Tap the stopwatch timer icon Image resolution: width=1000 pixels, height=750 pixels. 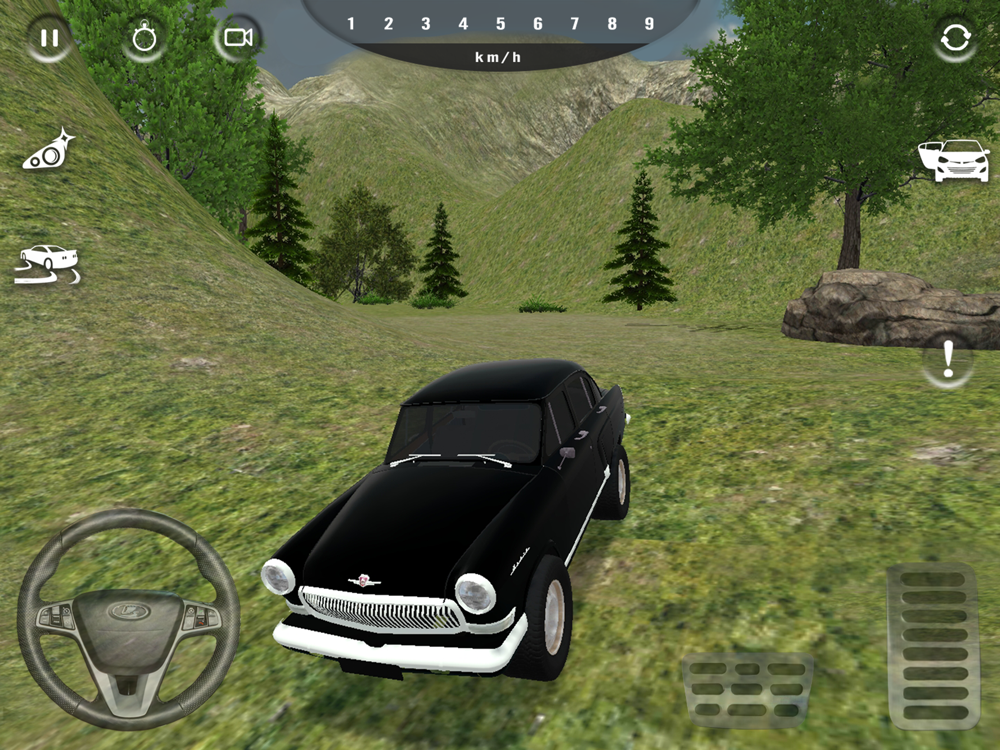[144, 39]
